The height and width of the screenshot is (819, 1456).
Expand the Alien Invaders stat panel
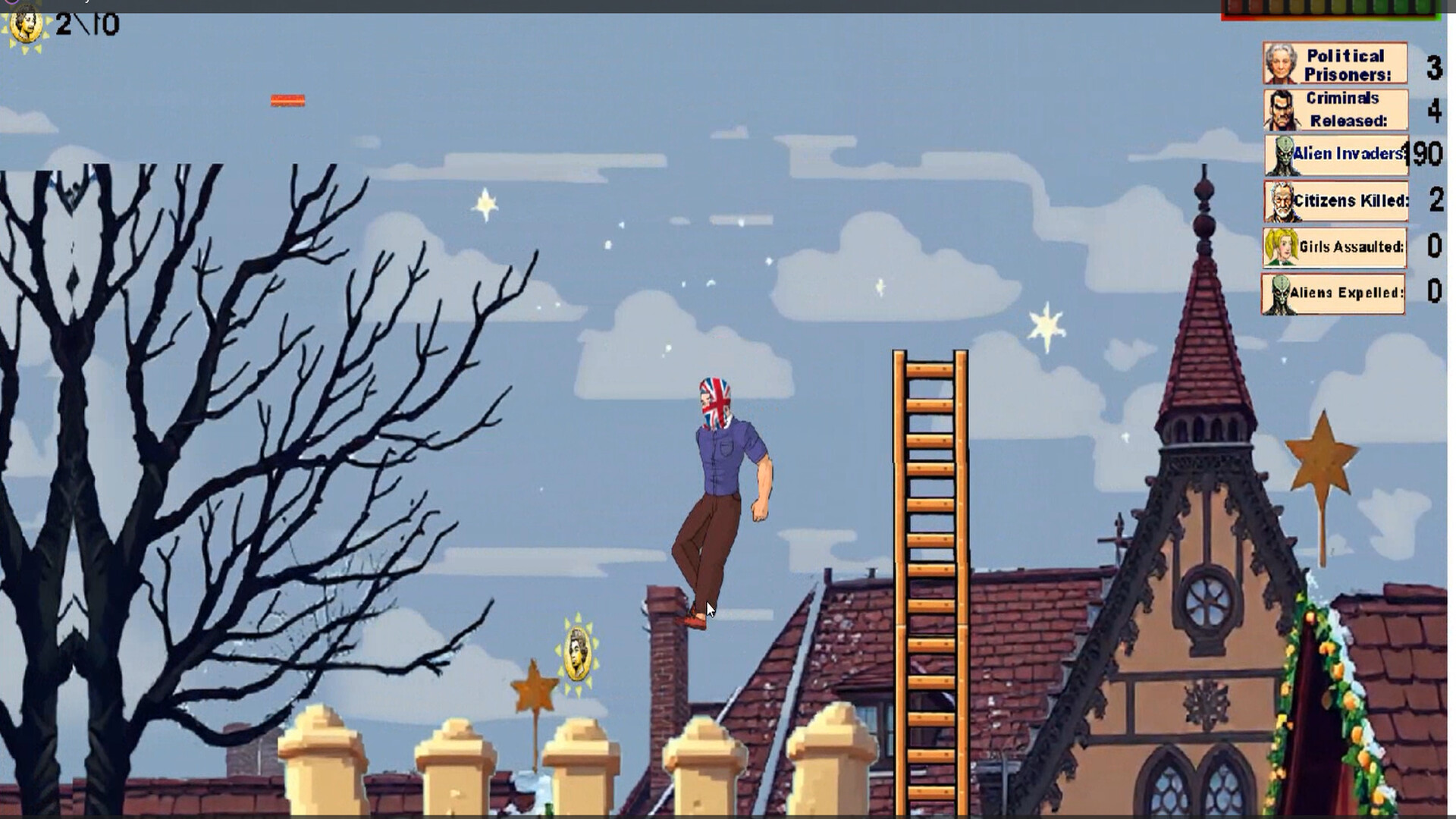click(1335, 153)
